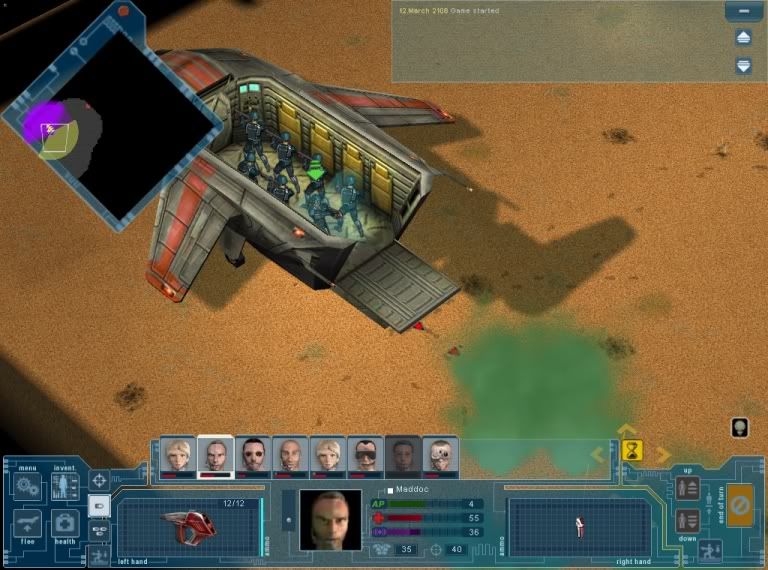The width and height of the screenshot is (768, 570).
Task: Choose the first blonde soldier portrait
Action: click(x=178, y=455)
